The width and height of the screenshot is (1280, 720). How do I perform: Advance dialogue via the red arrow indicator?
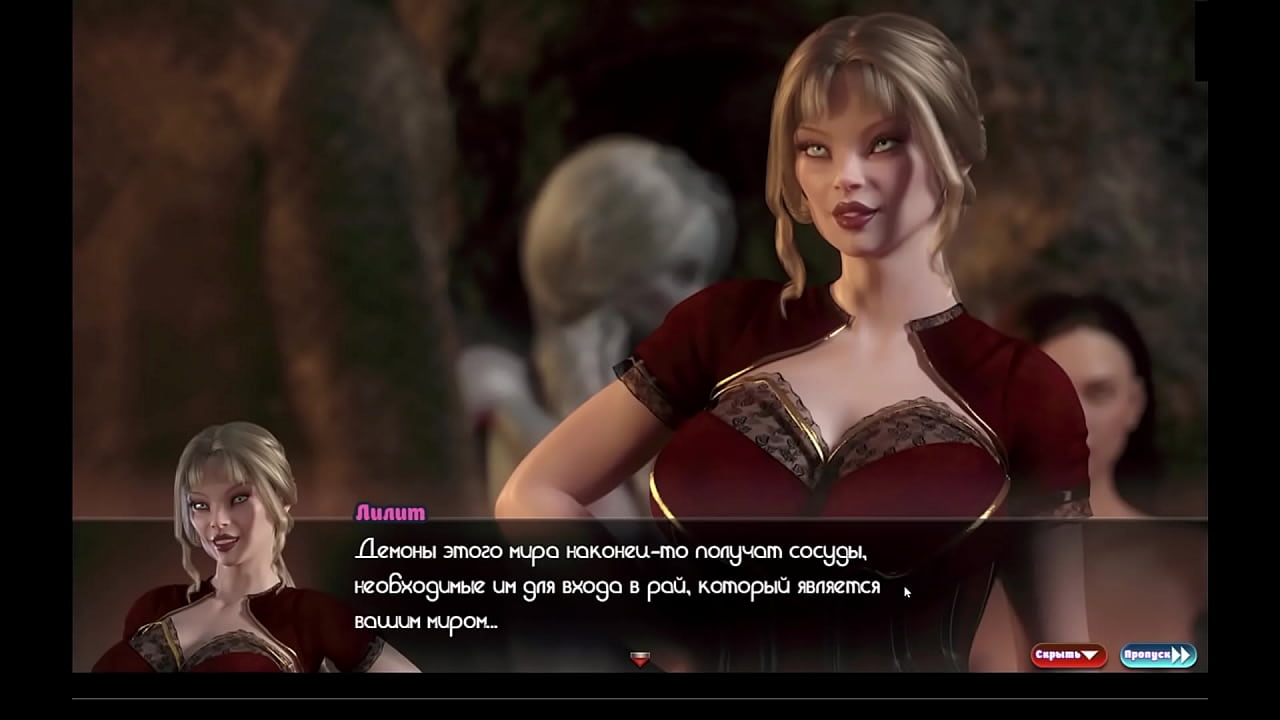[x=640, y=659]
